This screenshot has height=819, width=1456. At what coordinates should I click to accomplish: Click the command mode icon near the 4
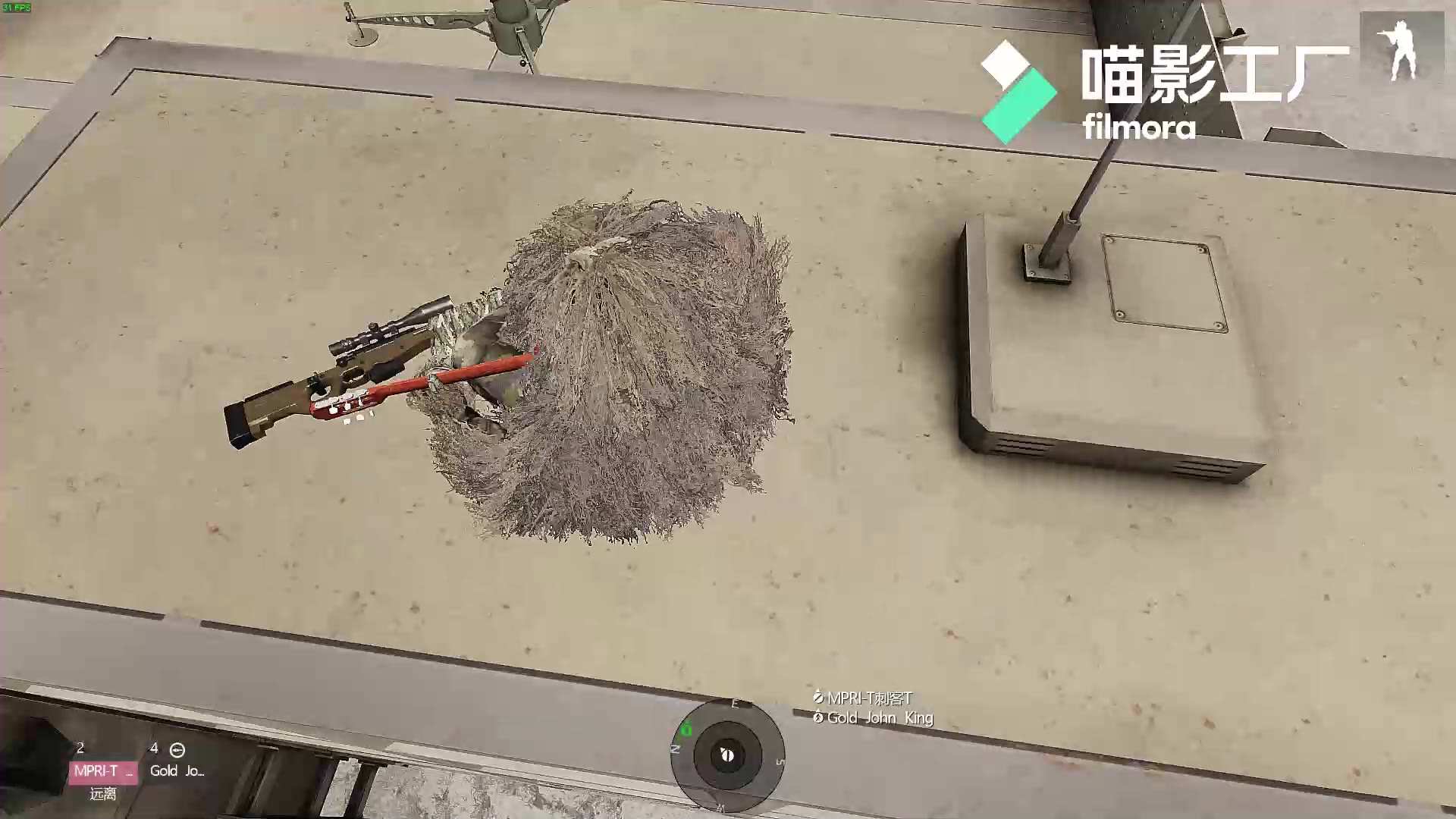[x=178, y=749]
